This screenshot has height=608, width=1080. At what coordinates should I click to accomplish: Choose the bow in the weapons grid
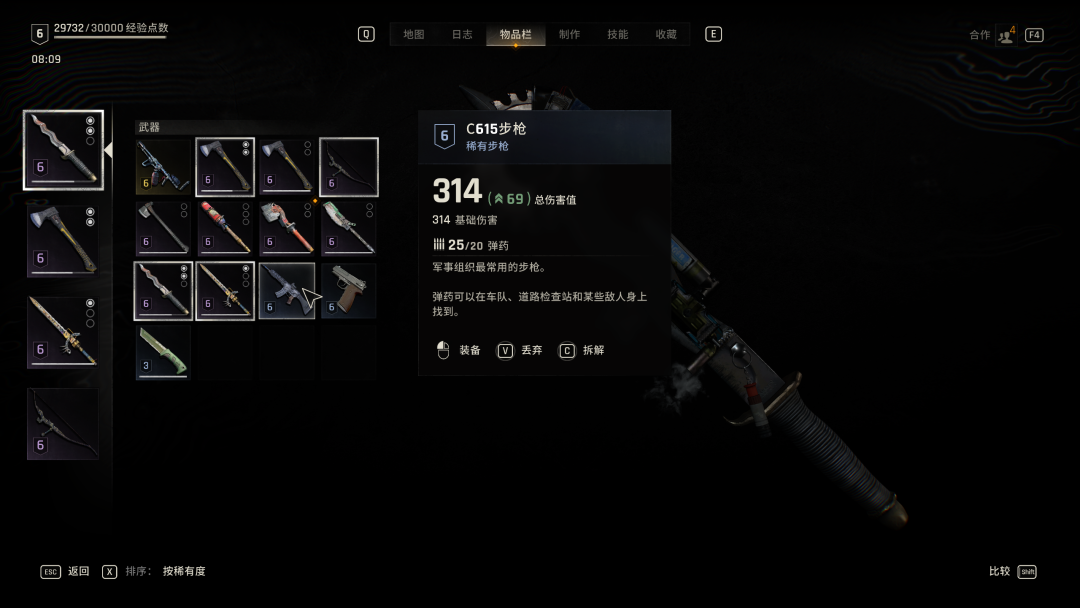tap(349, 167)
